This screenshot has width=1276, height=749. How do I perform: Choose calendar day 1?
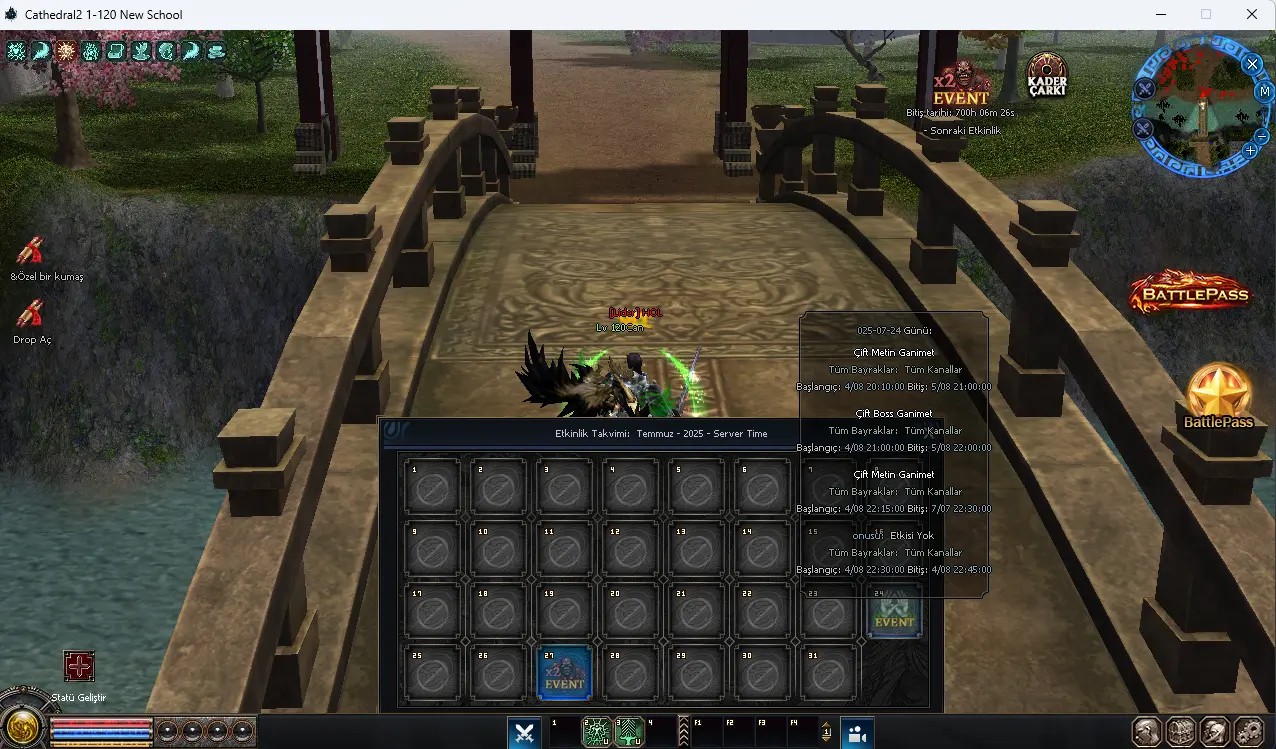pyautogui.click(x=432, y=487)
